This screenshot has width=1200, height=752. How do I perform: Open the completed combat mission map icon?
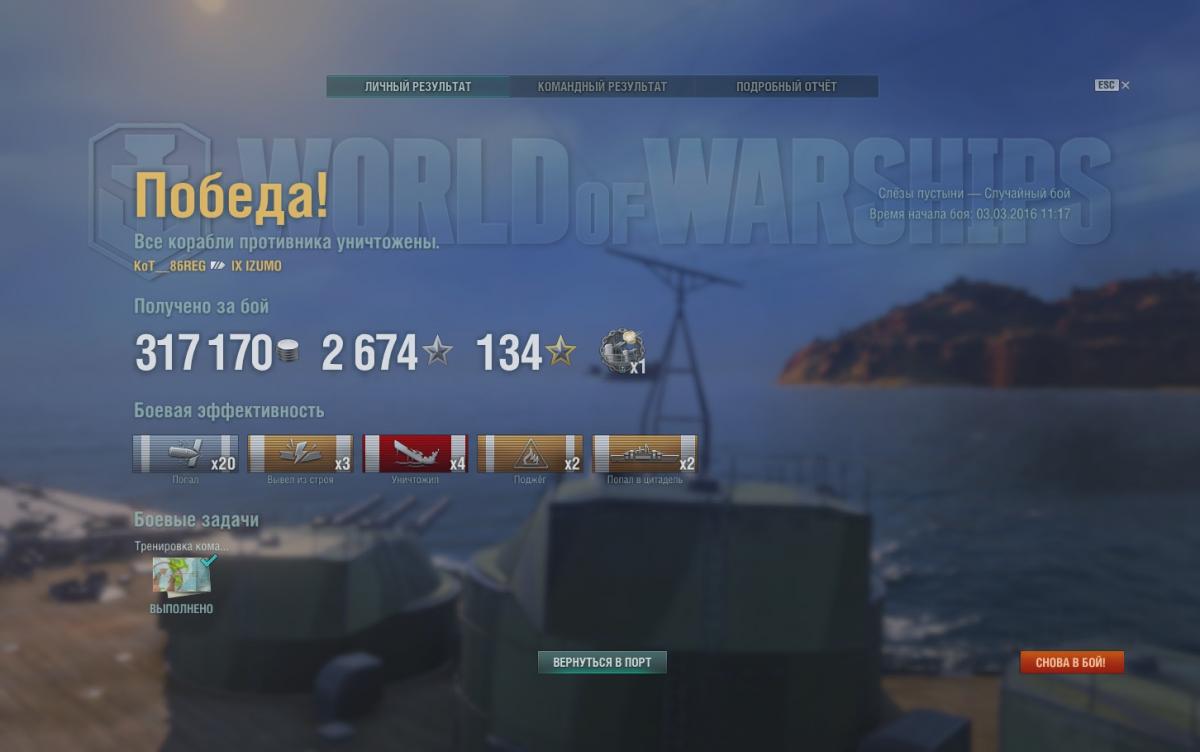(x=182, y=577)
